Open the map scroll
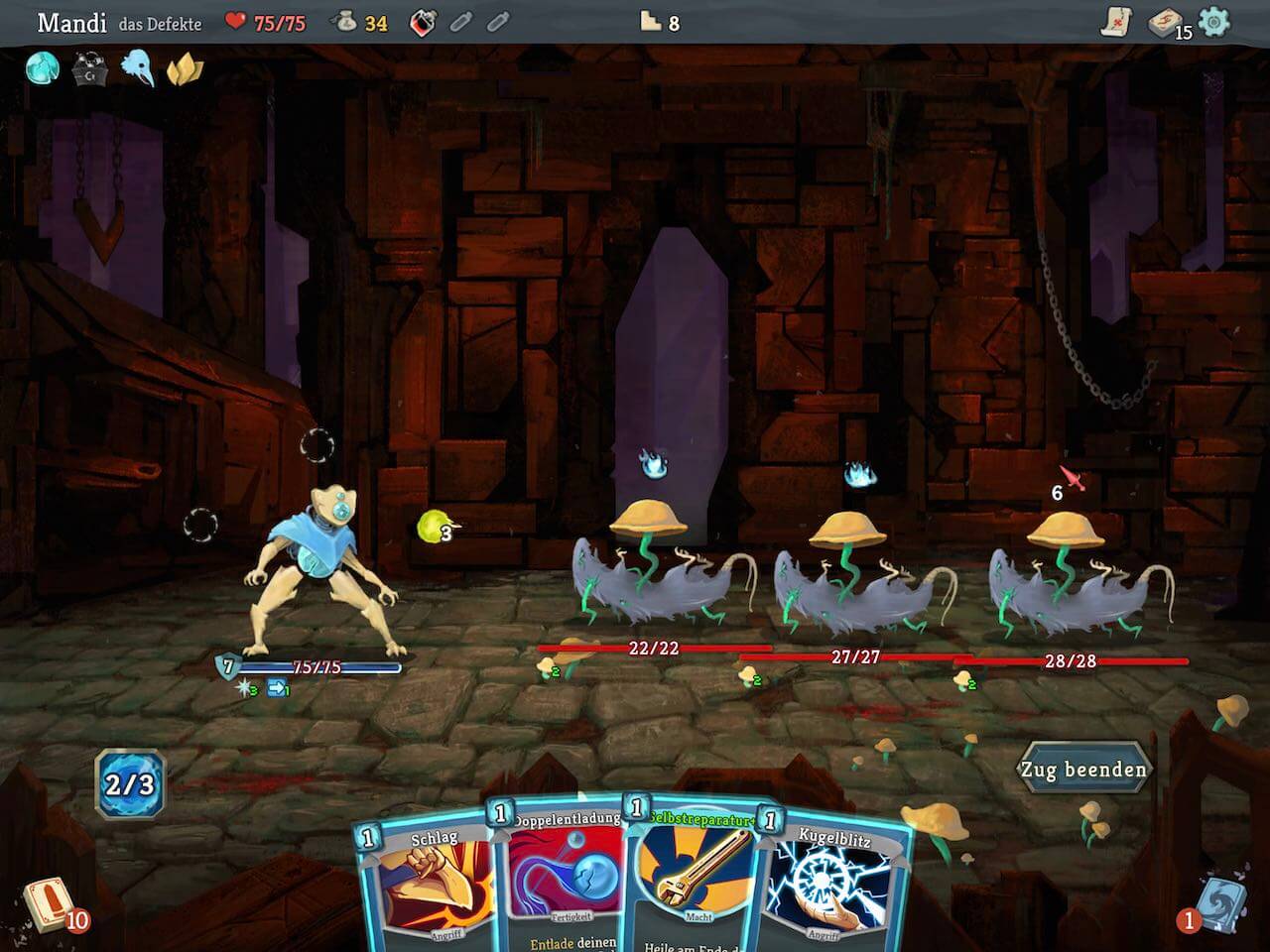This screenshot has height=952, width=1270. tap(1117, 22)
